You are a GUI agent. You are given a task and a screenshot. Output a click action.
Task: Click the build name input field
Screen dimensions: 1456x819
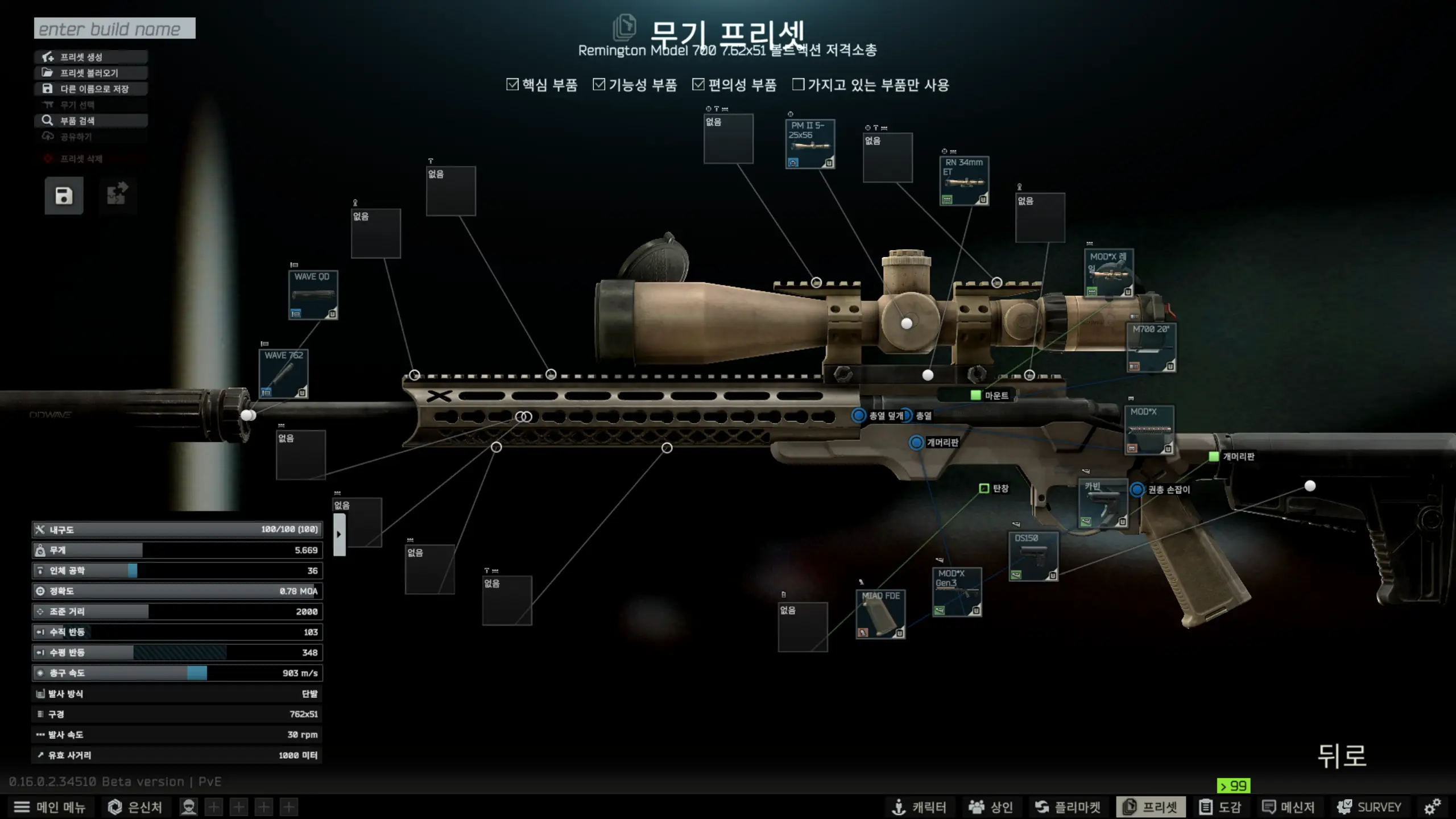[114, 28]
